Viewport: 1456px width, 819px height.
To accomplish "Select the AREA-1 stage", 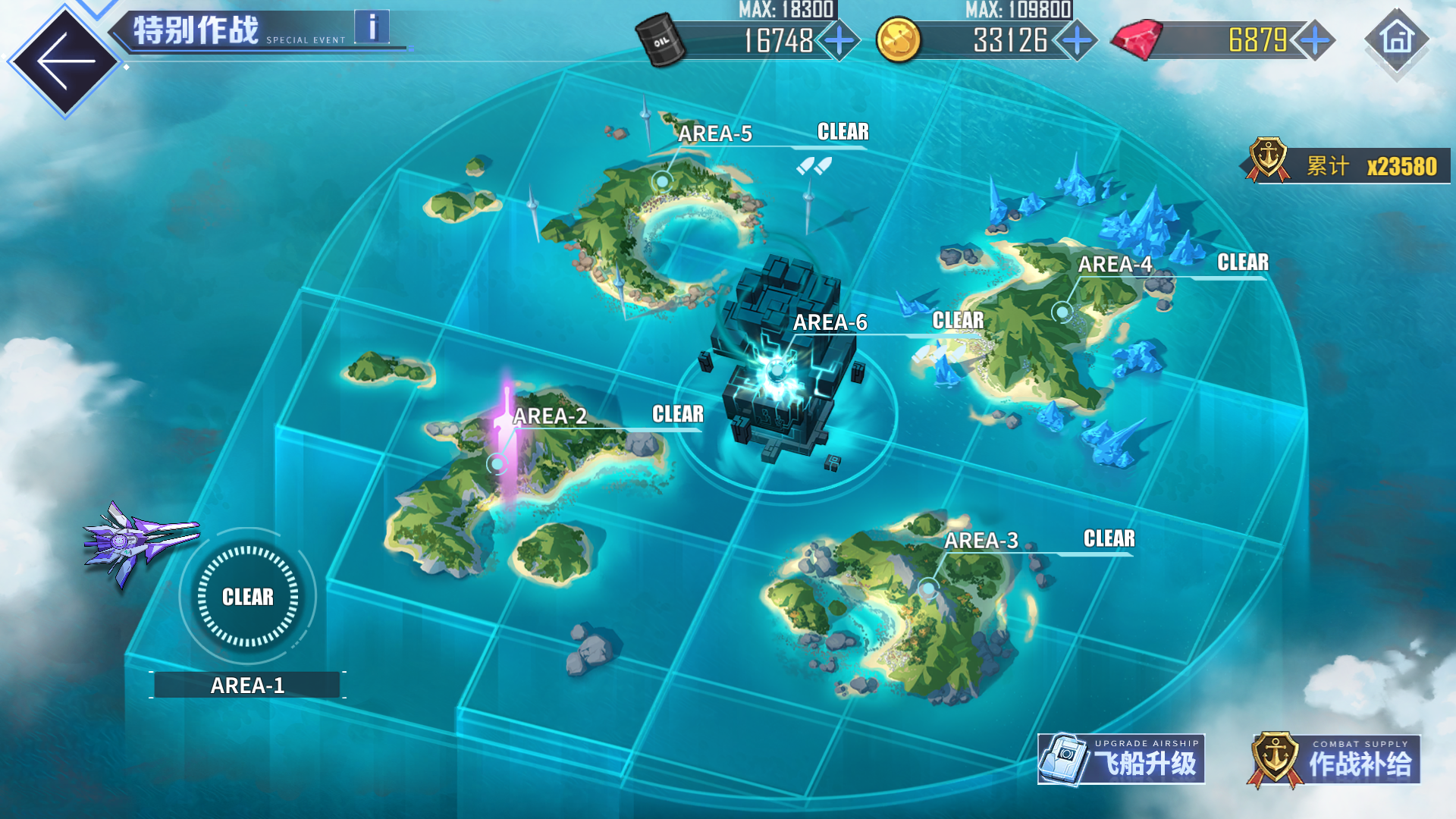I will pyautogui.click(x=248, y=598).
